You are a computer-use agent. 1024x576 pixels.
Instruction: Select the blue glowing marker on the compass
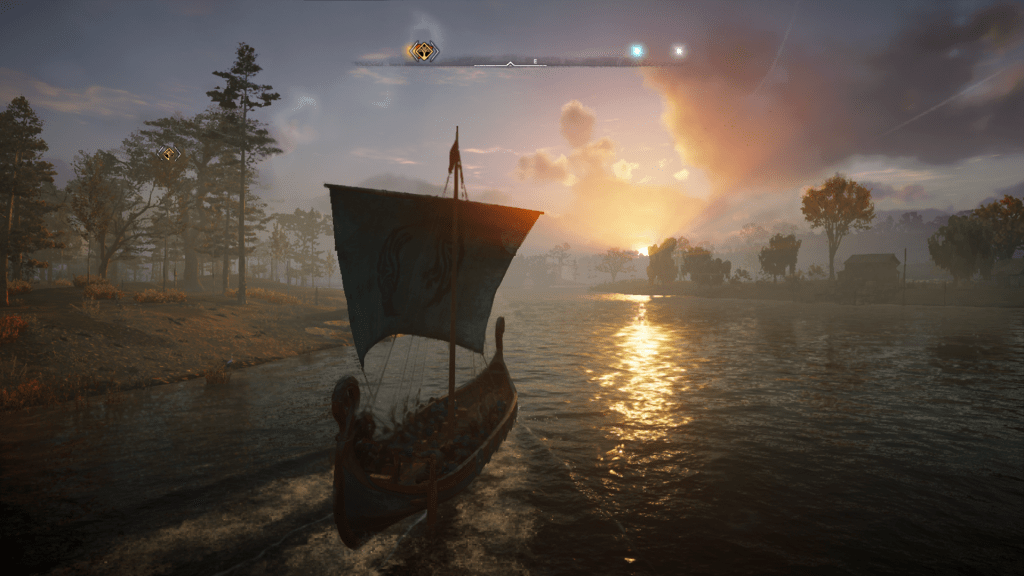(636, 50)
